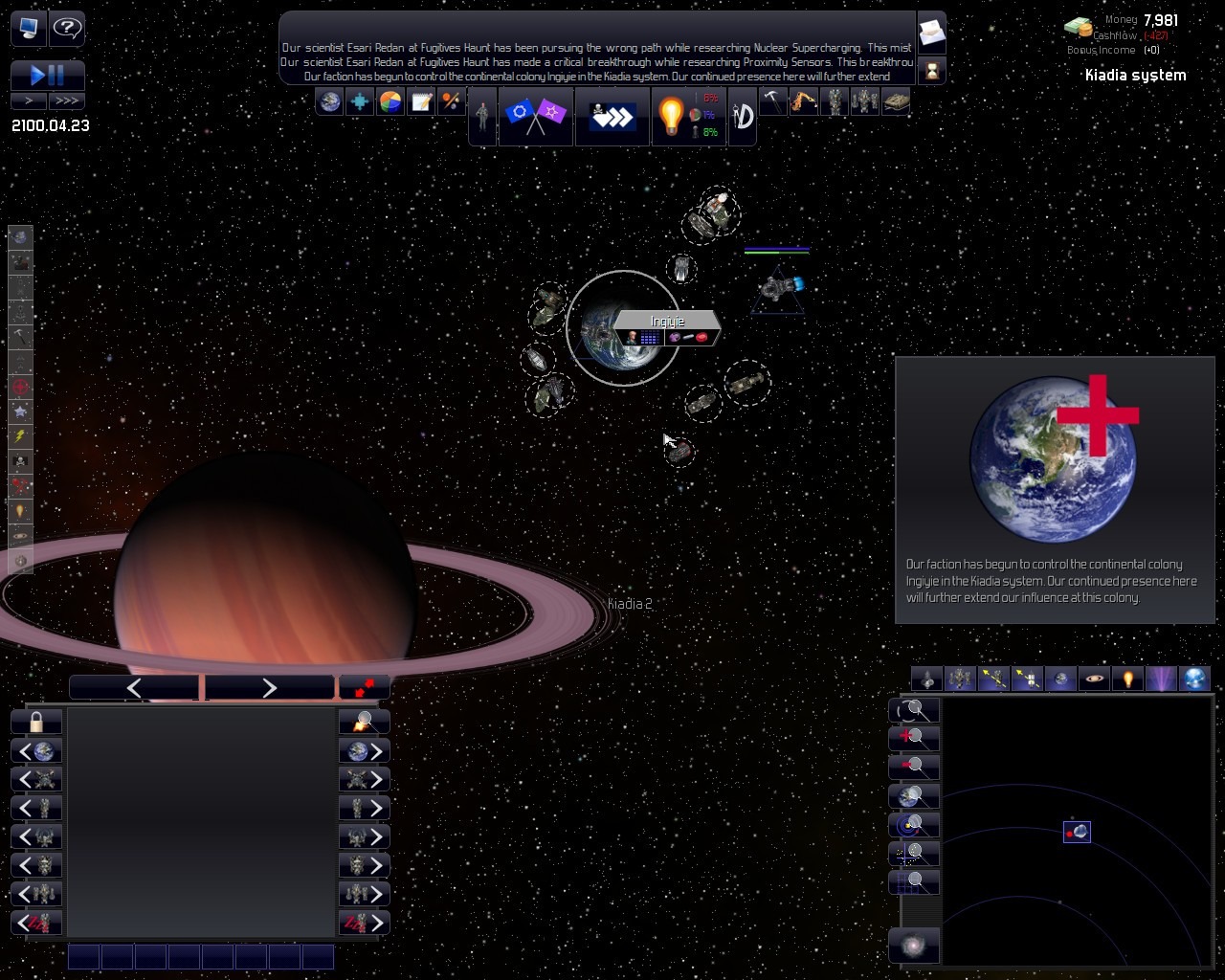The image size is (1225, 980).
Task: Open the computer monitor game menu
Action: point(29,29)
